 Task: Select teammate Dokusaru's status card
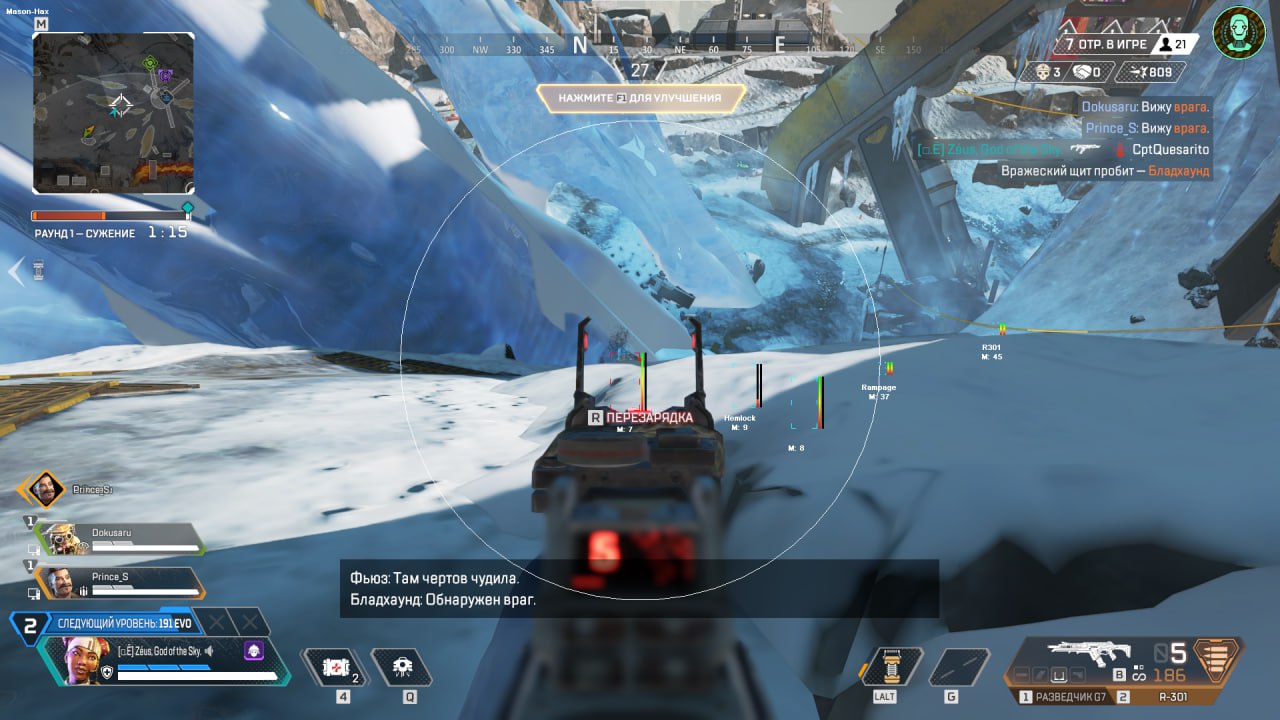coord(120,539)
